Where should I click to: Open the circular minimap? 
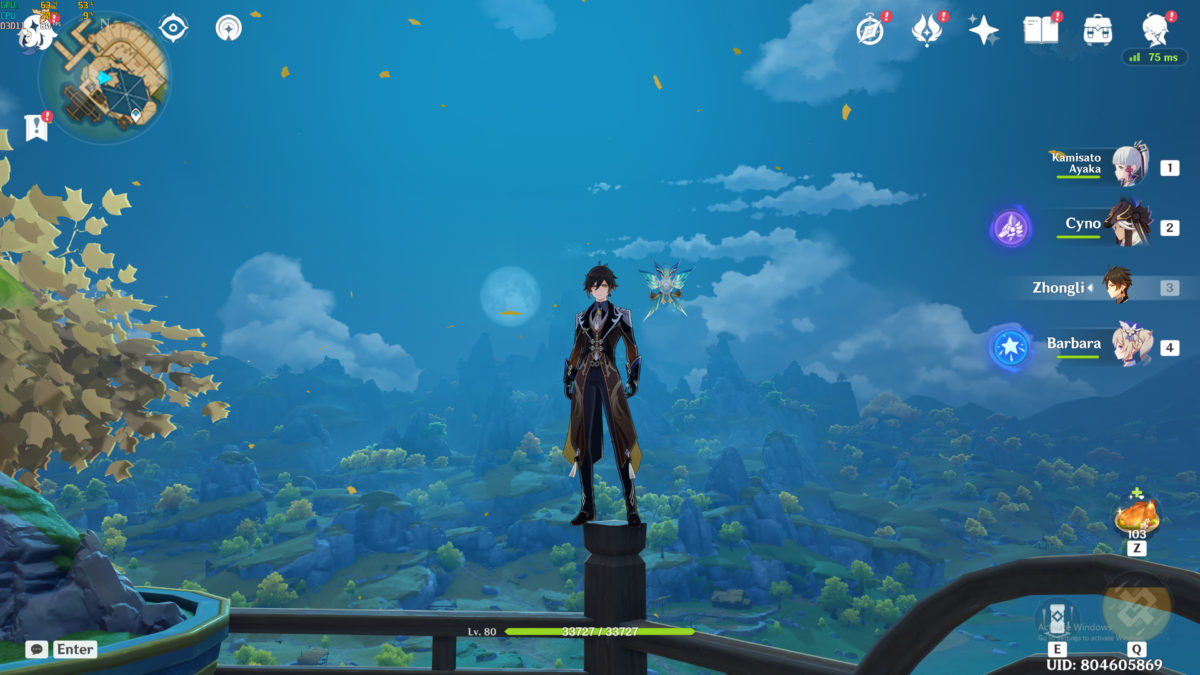click(105, 80)
